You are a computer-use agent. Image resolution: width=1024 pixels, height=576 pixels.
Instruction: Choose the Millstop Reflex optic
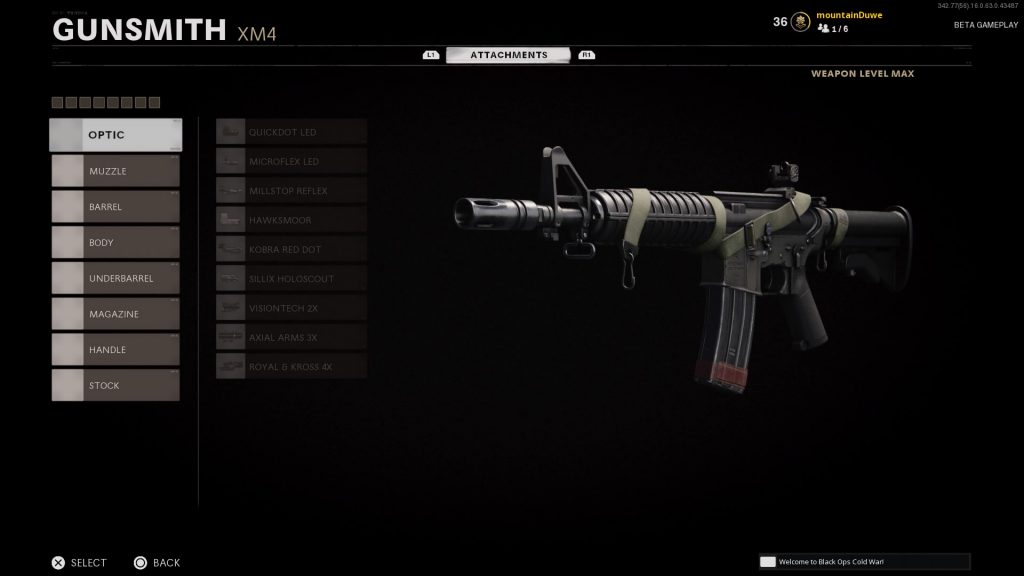[291, 190]
